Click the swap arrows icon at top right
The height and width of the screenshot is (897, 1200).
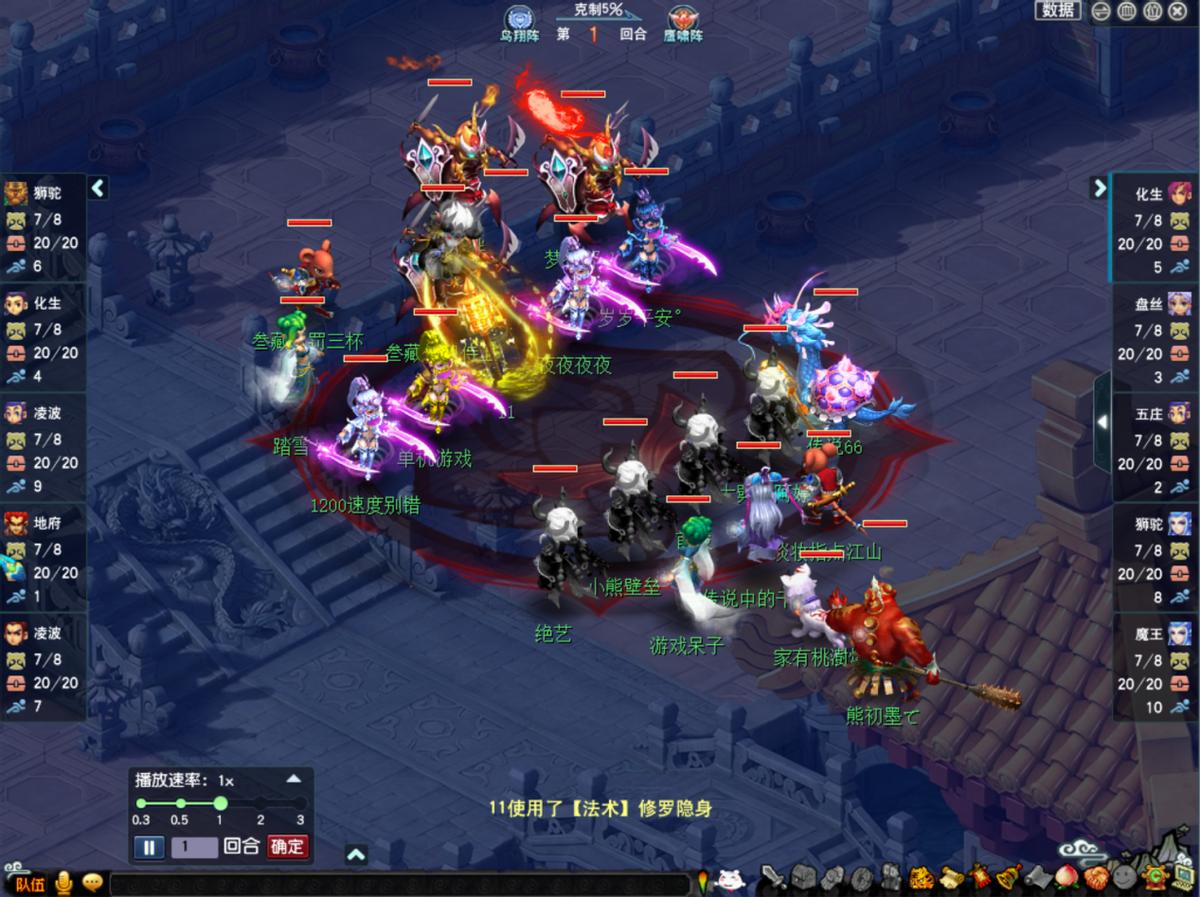[x=1101, y=11]
